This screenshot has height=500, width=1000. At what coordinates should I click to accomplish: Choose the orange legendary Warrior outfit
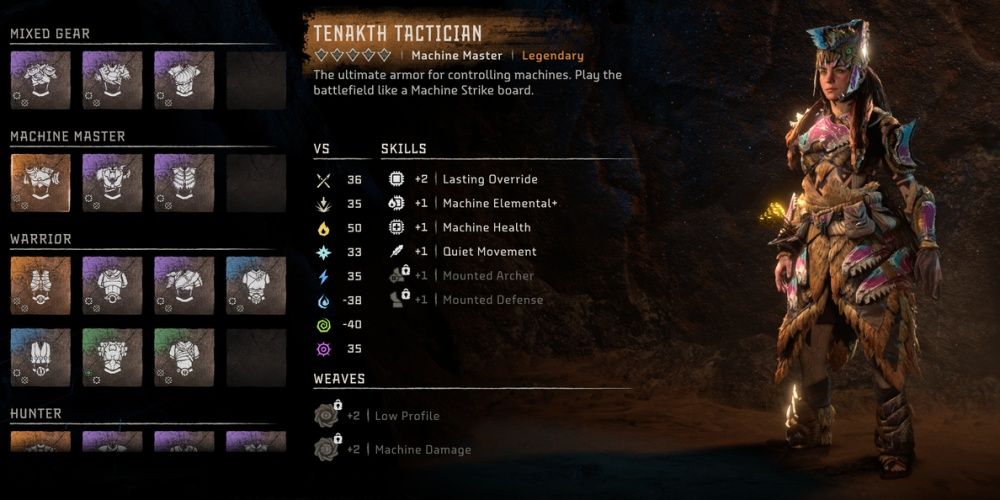tap(40, 286)
